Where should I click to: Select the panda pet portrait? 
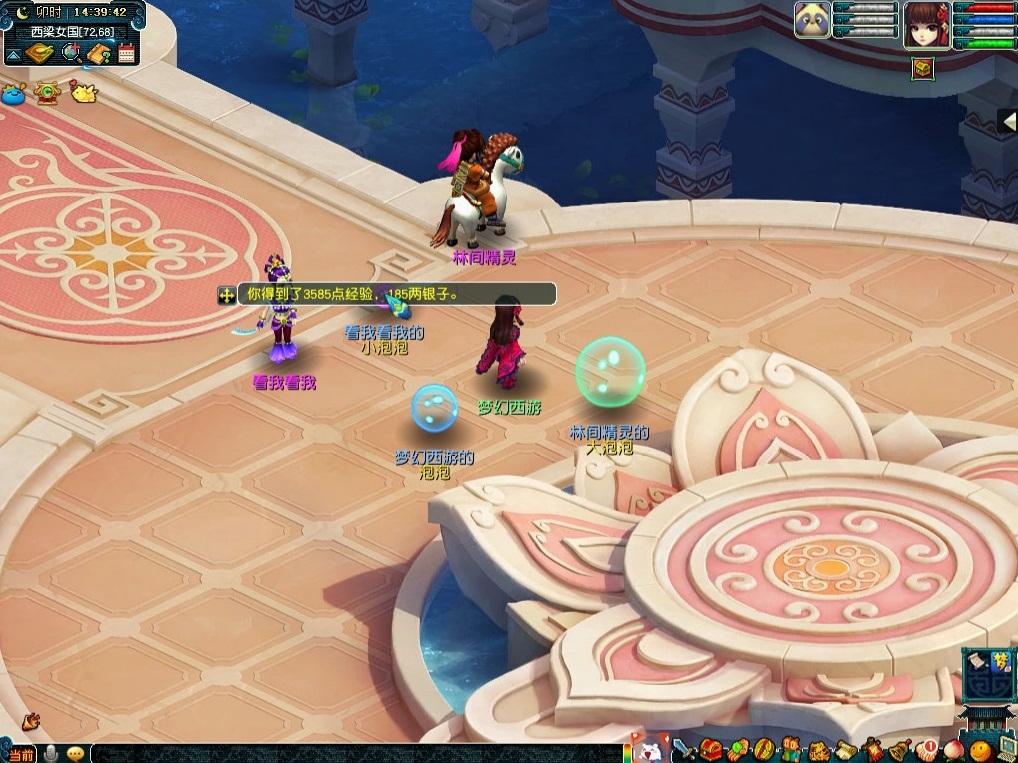tap(813, 20)
